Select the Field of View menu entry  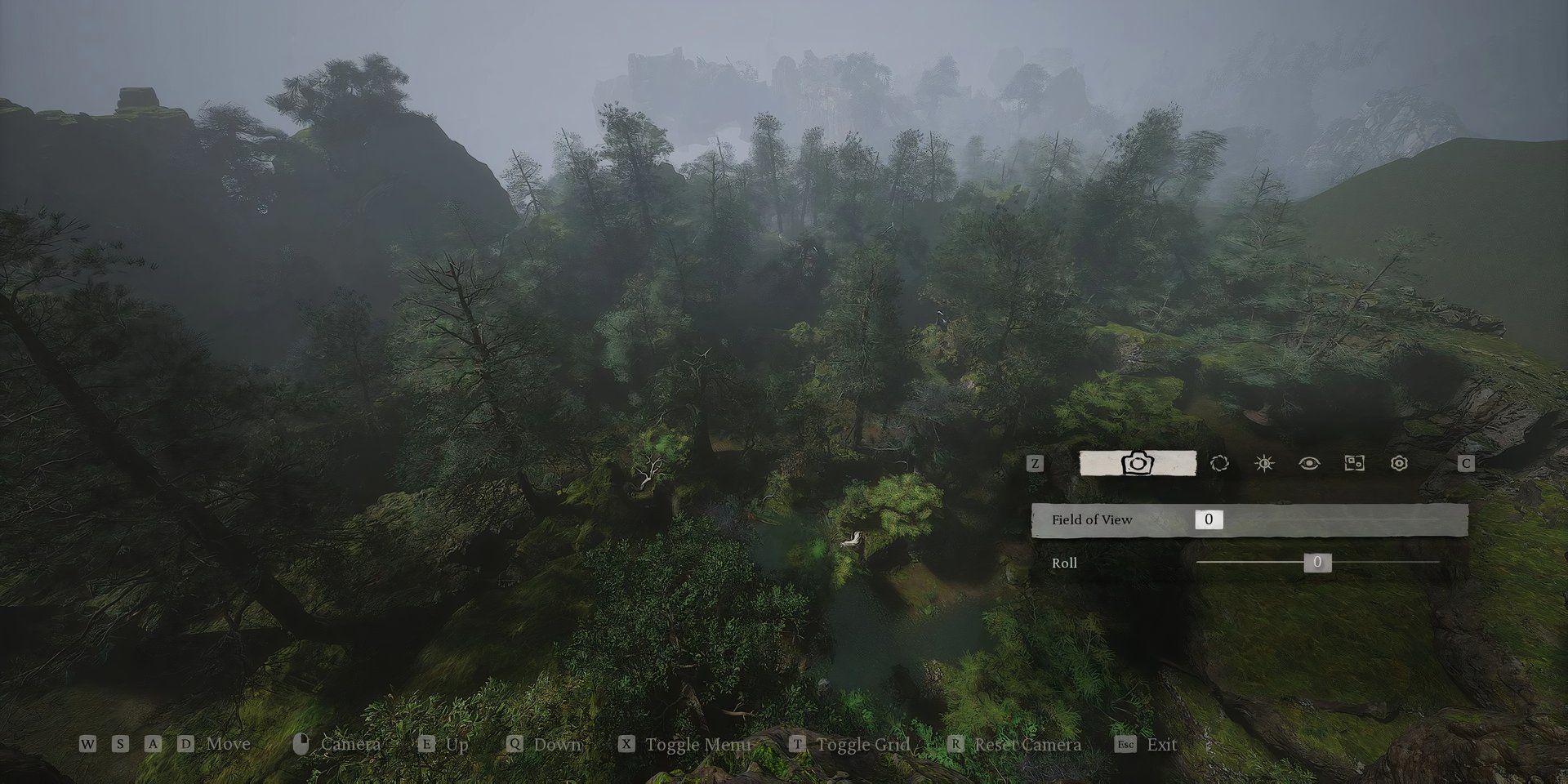pos(1092,519)
